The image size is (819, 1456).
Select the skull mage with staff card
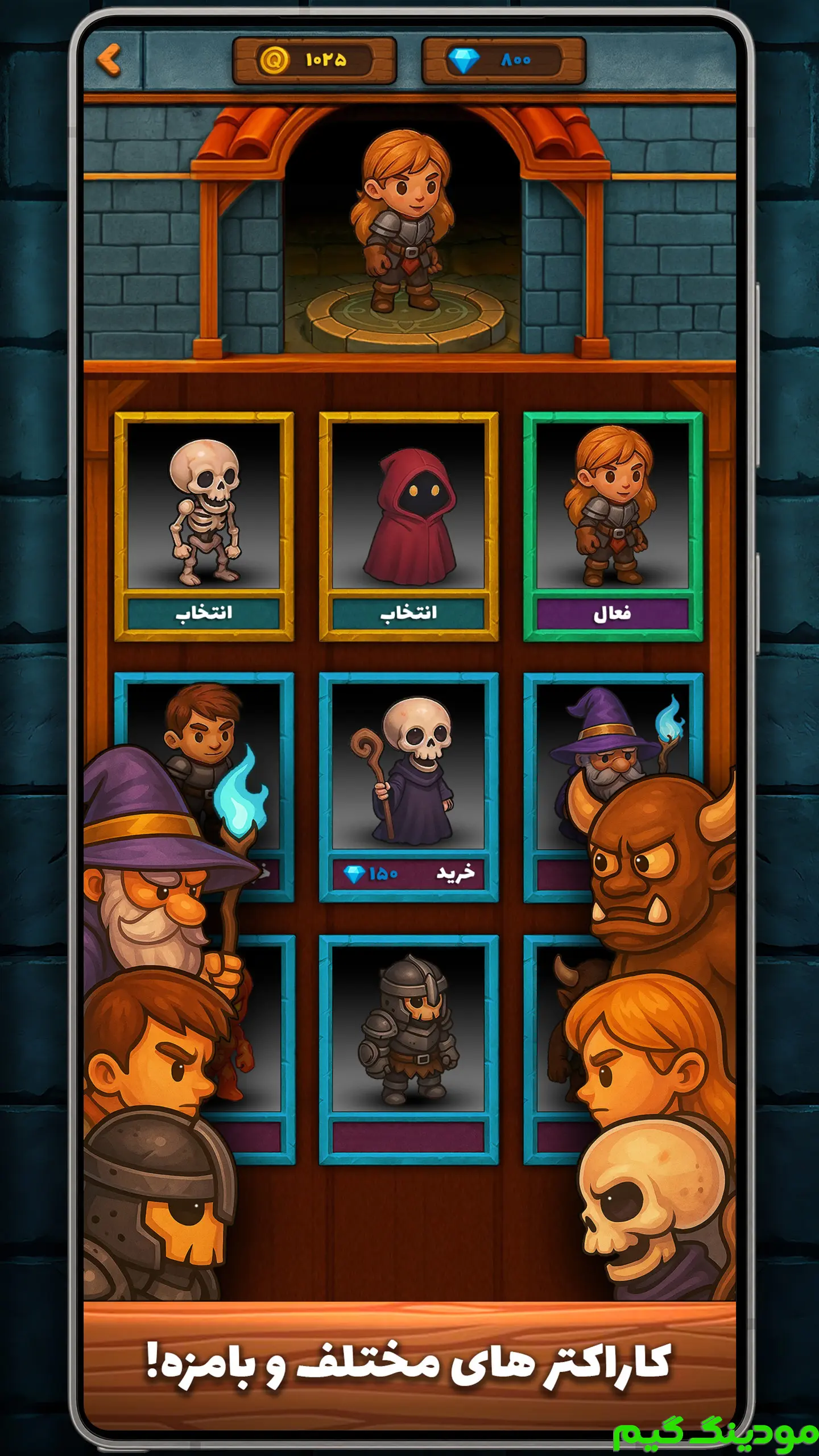[408, 768]
